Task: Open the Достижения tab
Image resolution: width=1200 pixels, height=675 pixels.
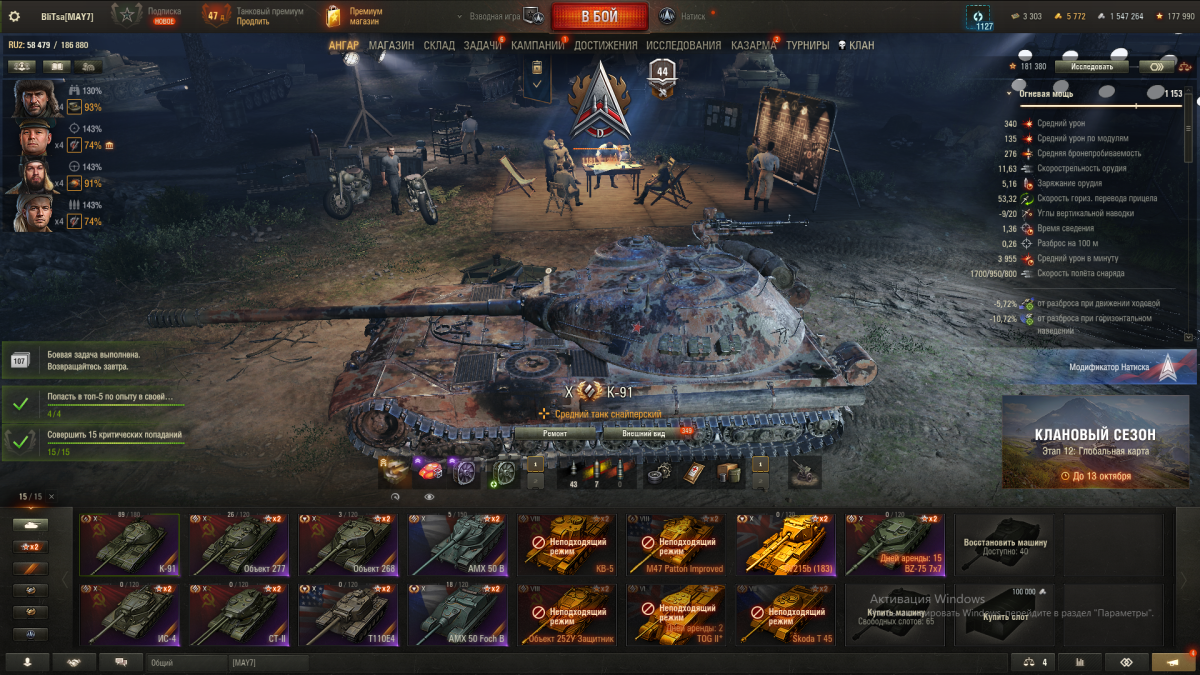Action: point(605,45)
